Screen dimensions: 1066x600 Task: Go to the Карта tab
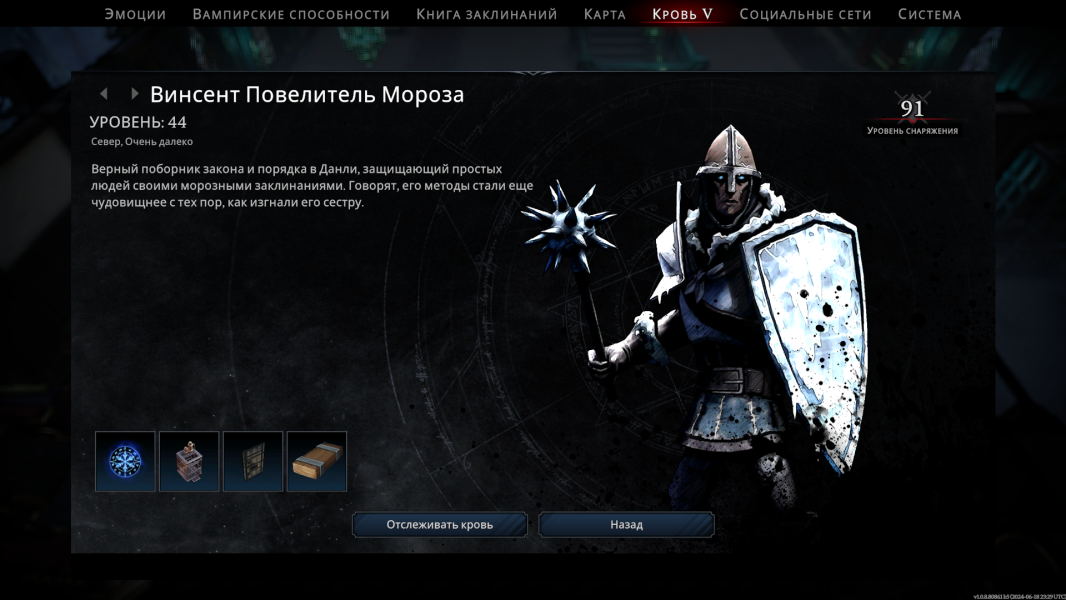[605, 14]
